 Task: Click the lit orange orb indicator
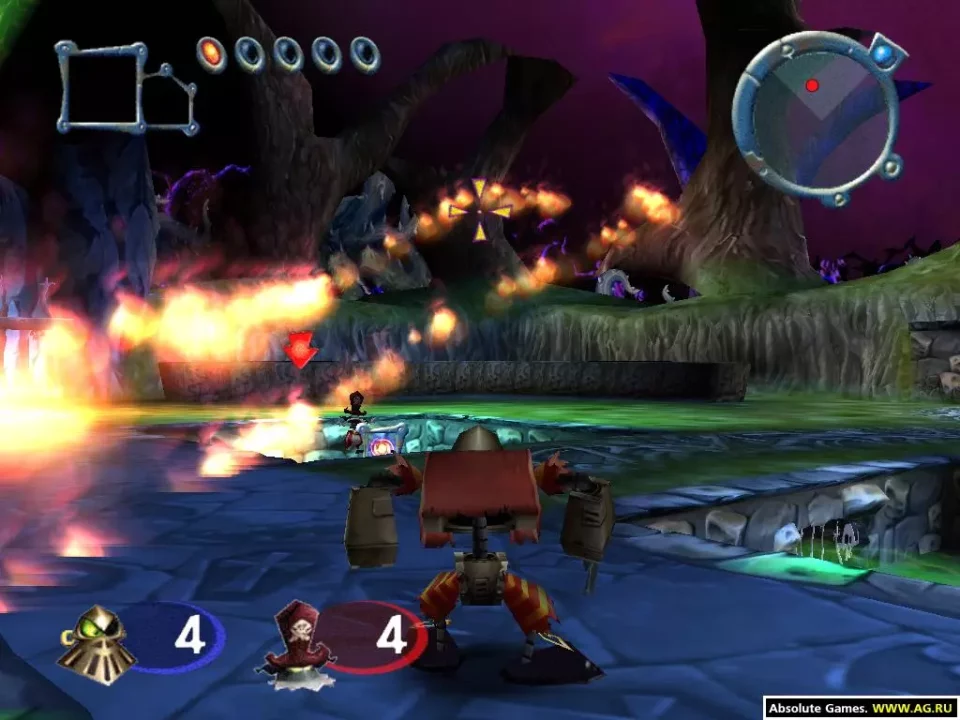(x=211, y=53)
